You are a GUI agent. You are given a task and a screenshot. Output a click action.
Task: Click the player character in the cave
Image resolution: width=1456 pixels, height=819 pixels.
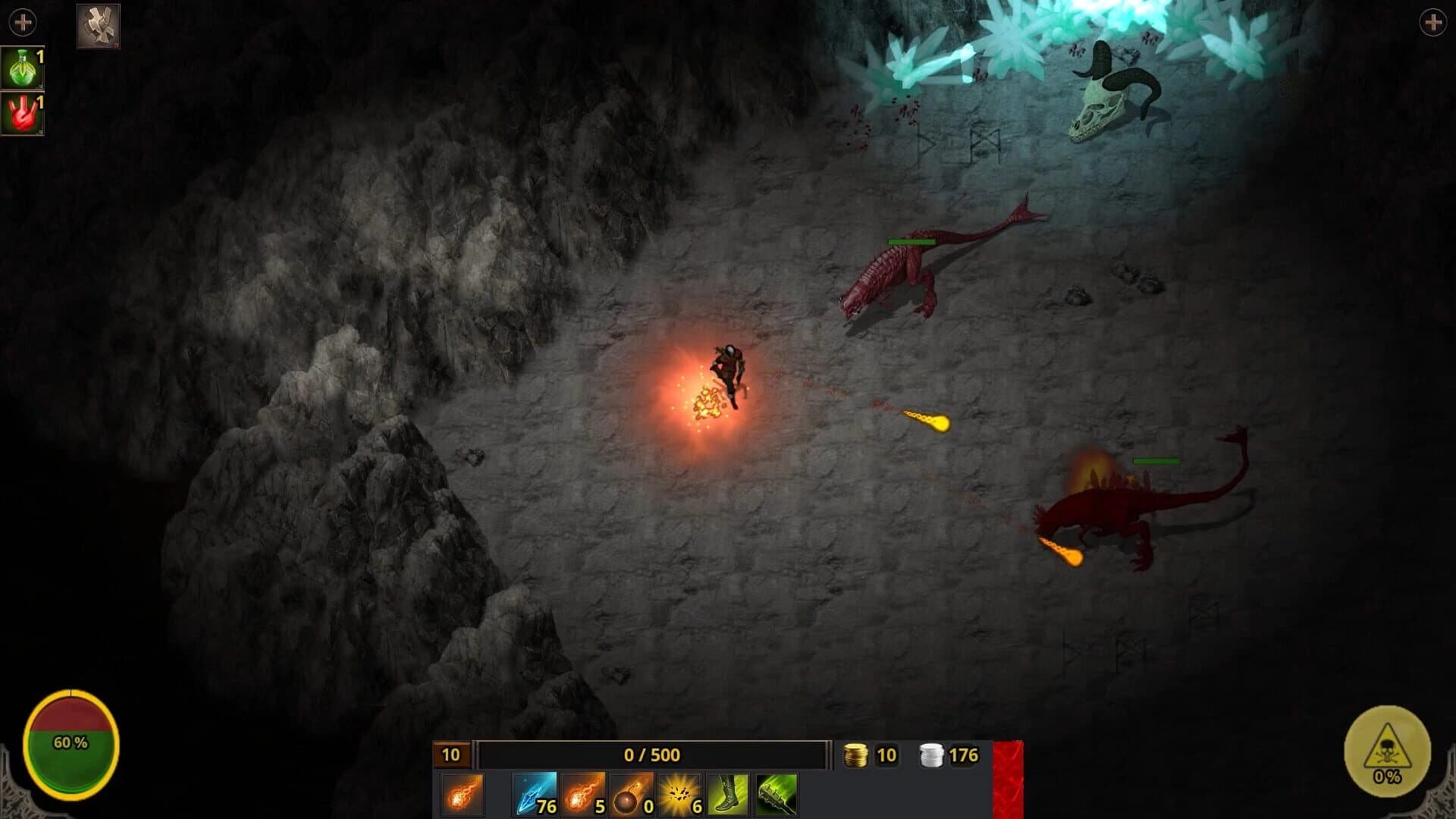click(726, 372)
